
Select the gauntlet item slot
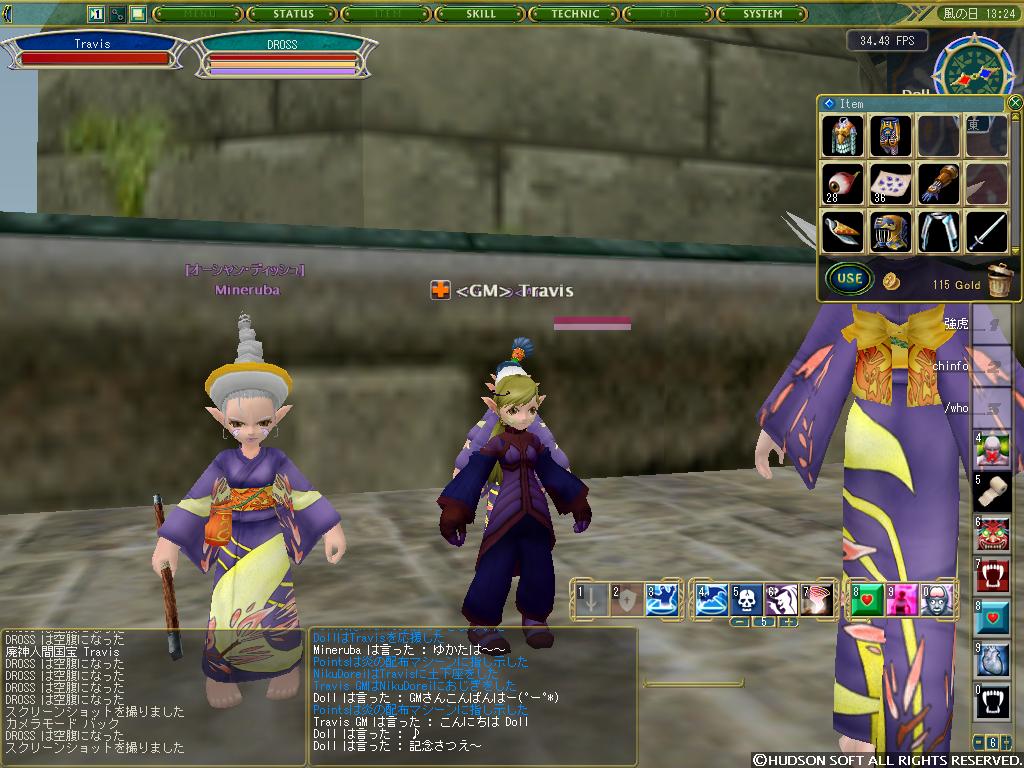(938, 185)
